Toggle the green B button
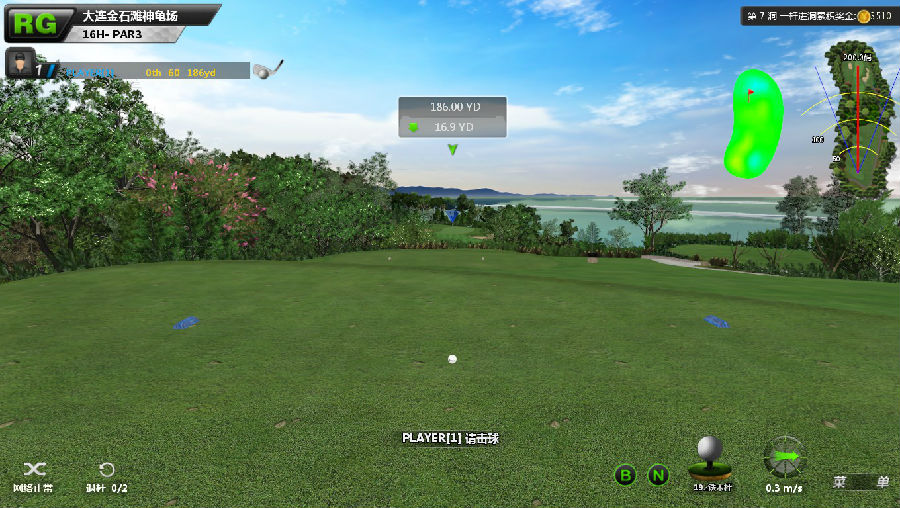Viewport: 900px width, 508px height. pyautogui.click(x=625, y=475)
